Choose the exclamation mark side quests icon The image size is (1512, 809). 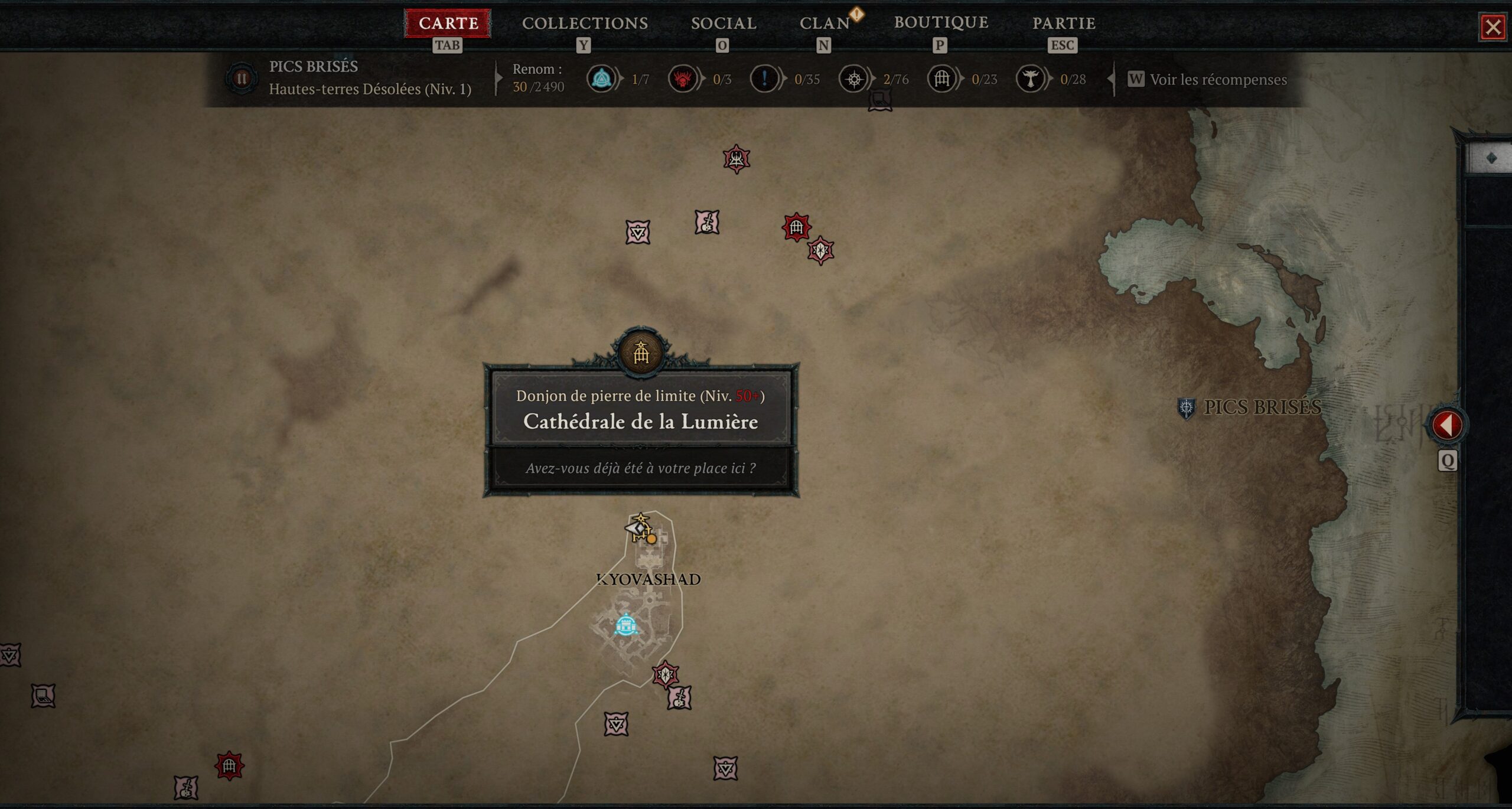tap(764, 79)
